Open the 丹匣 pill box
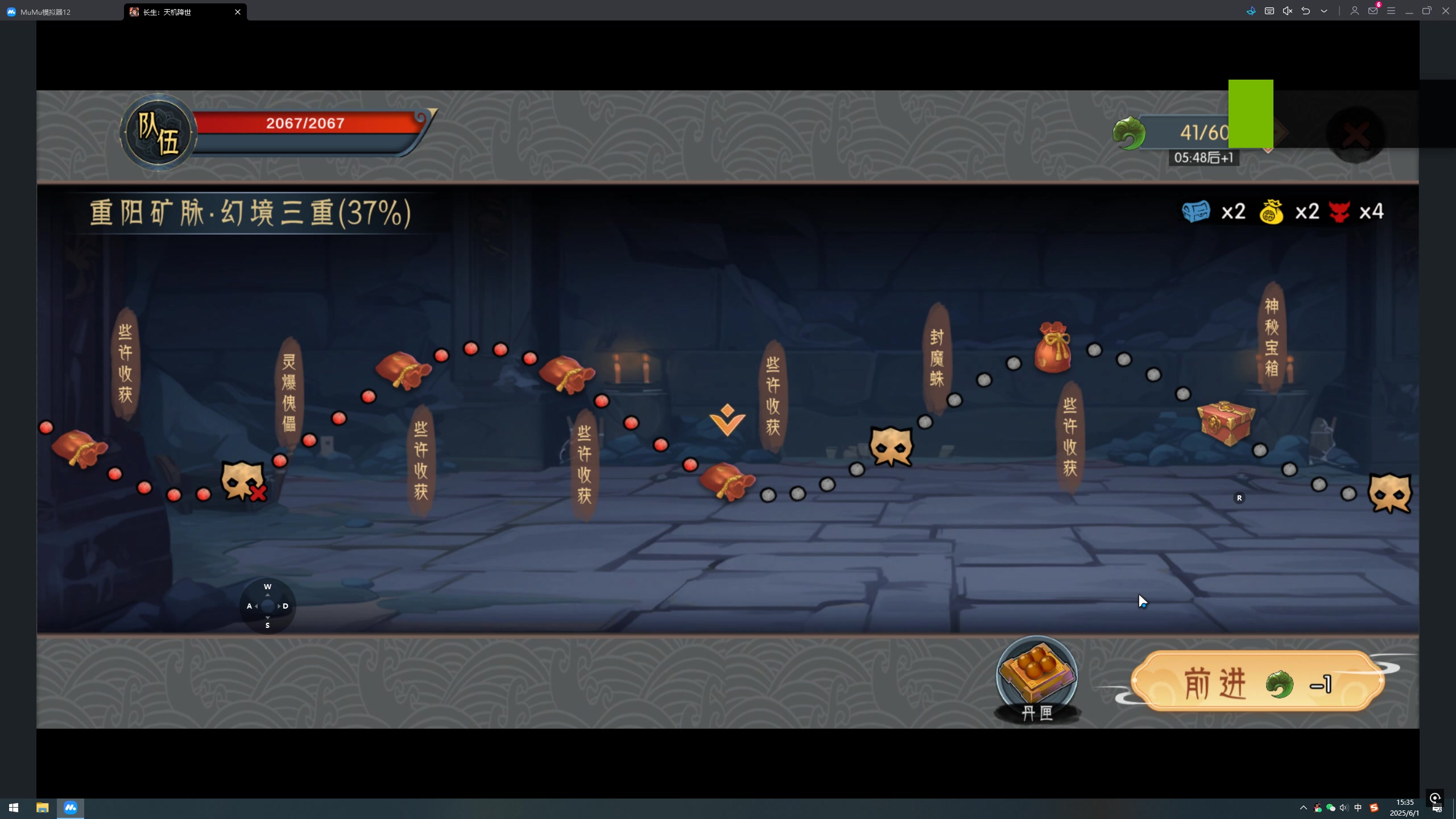This screenshot has height=819, width=1456. click(x=1036, y=678)
